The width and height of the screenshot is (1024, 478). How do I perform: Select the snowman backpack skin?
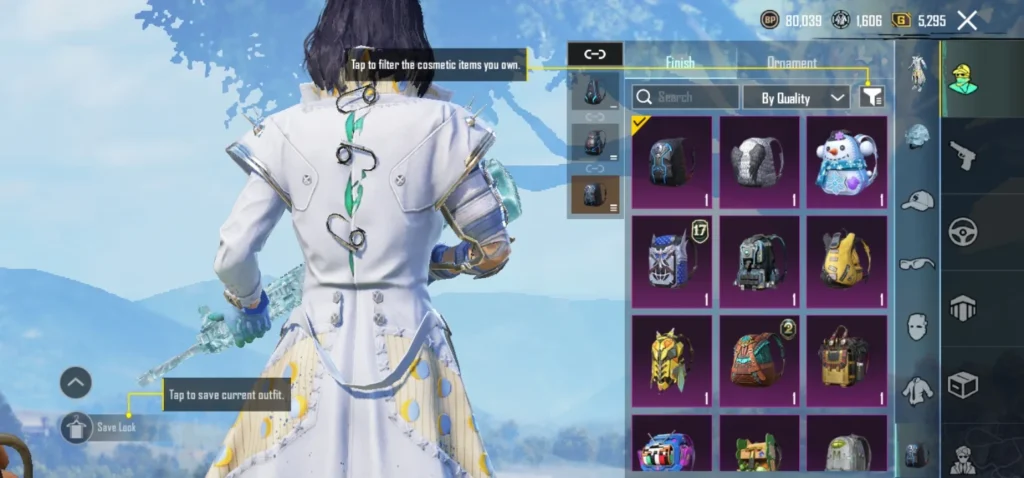point(846,162)
